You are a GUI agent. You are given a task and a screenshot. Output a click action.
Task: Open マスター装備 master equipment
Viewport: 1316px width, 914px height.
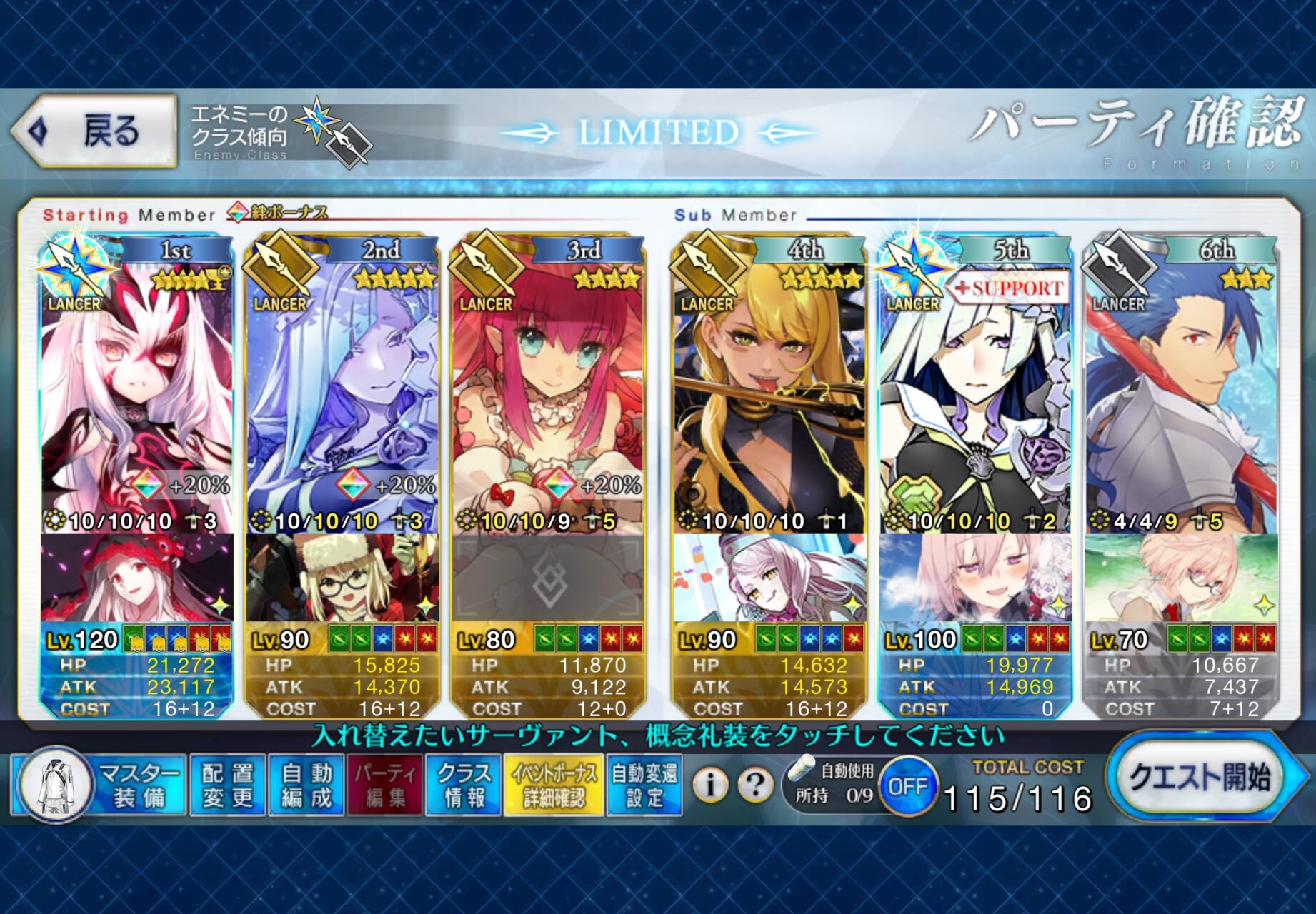coord(100,785)
